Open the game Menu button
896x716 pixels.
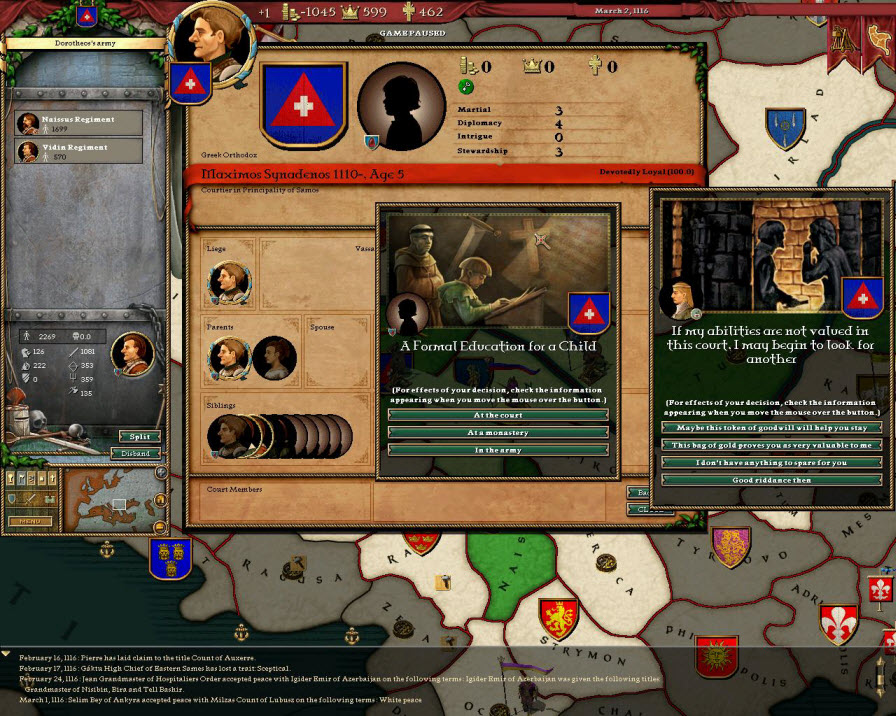click(30, 521)
